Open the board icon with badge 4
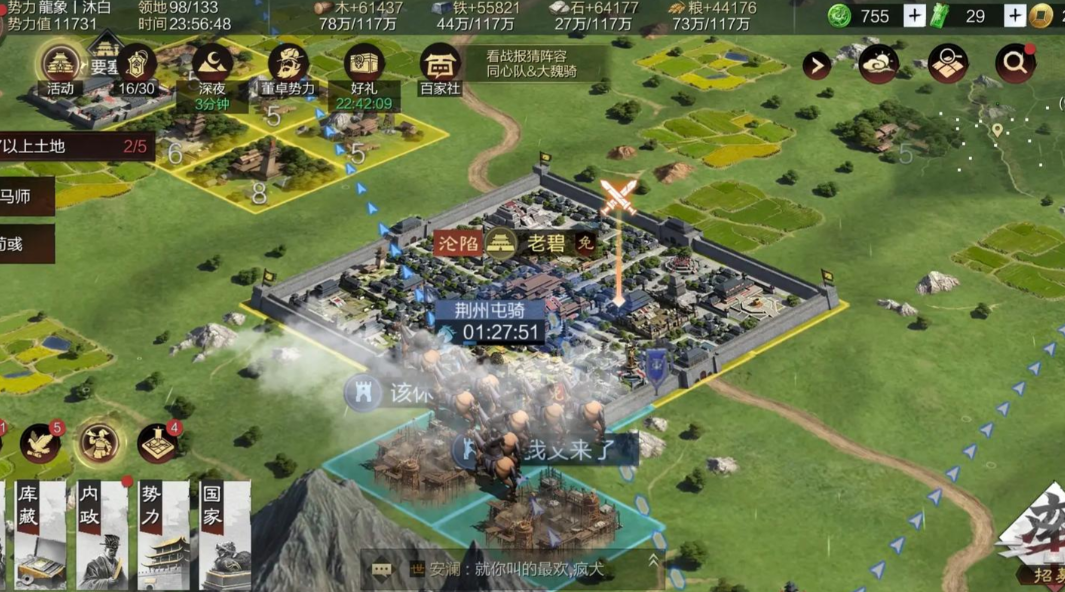The image size is (1065, 592). [x=158, y=443]
